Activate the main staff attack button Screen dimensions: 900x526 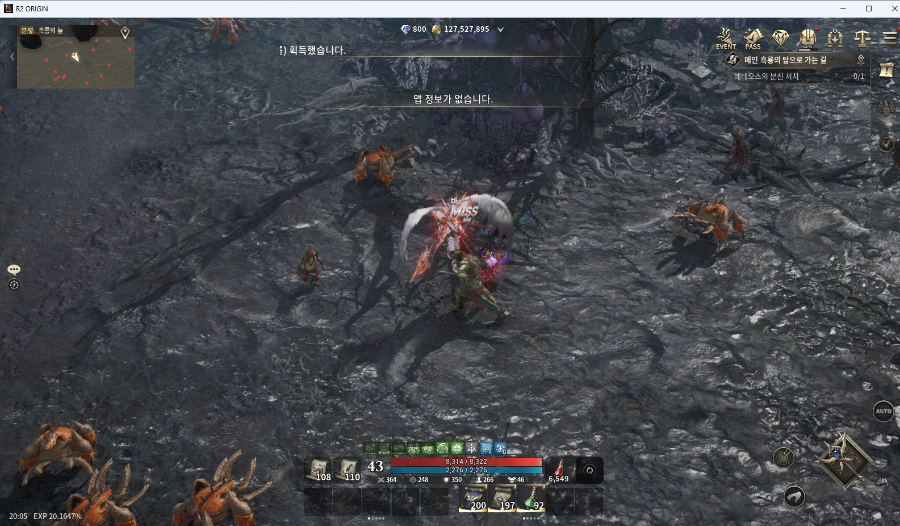842,461
